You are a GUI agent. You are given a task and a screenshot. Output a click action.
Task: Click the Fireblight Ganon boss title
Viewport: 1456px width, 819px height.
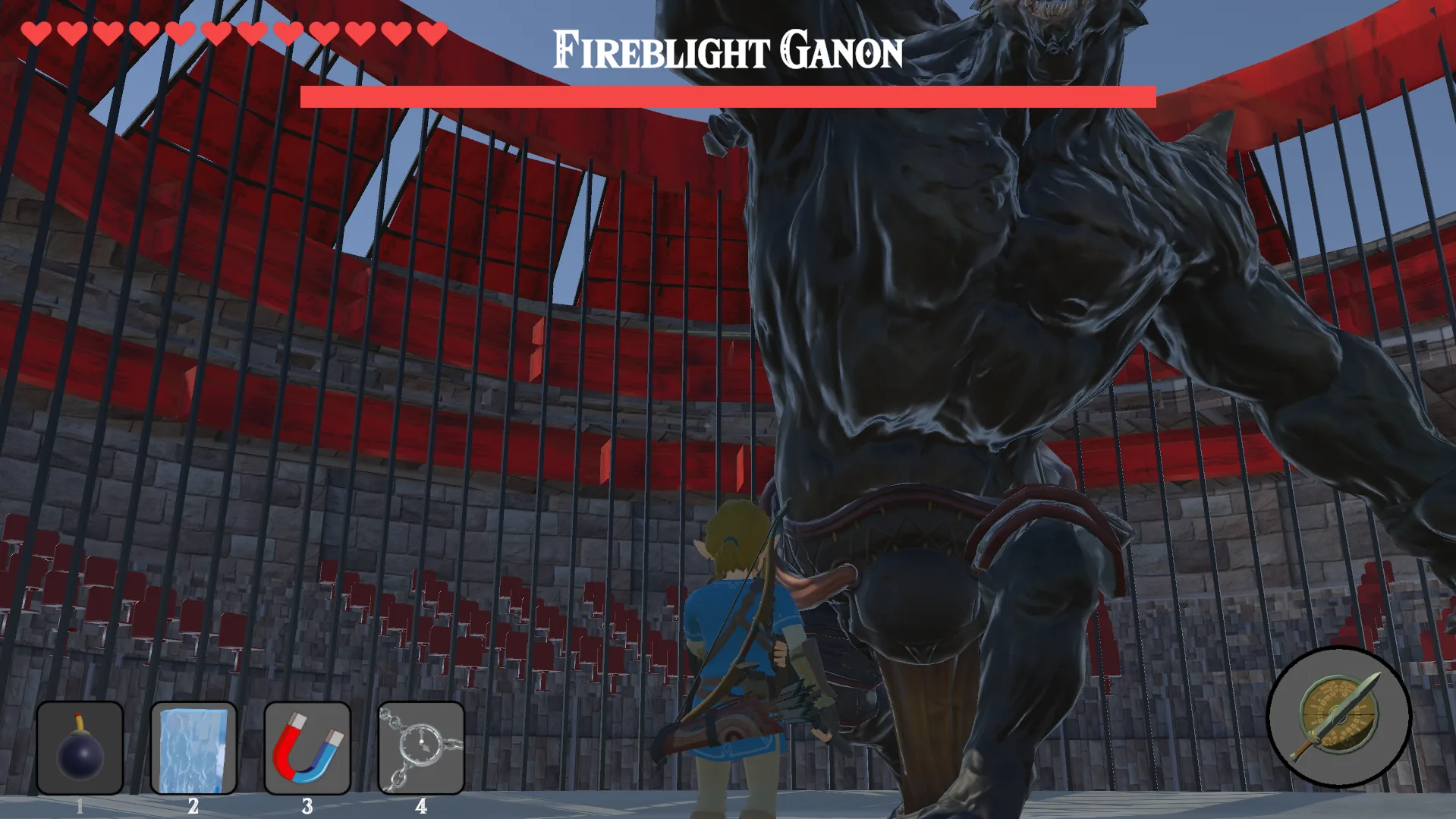[726, 50]
